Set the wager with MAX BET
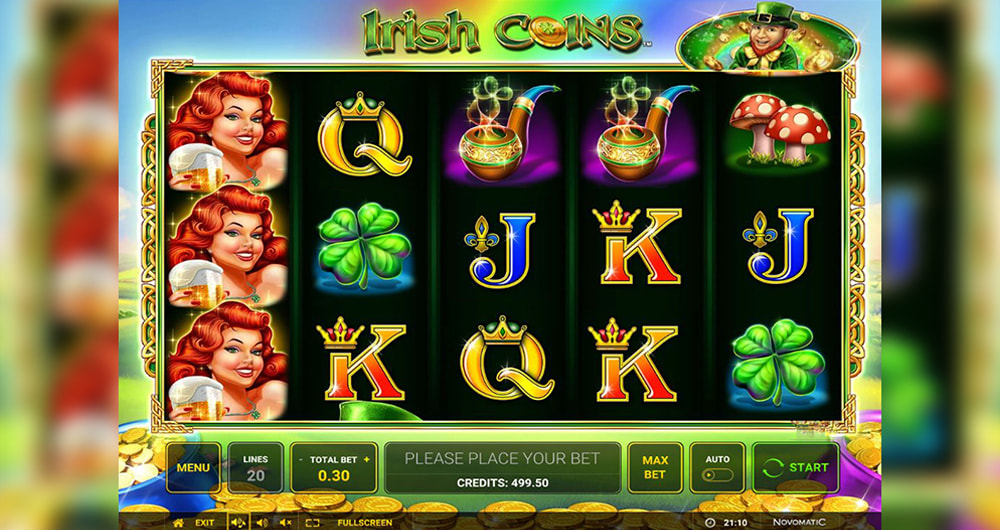Screen dimensions: 1000x530 click(655, 467)
